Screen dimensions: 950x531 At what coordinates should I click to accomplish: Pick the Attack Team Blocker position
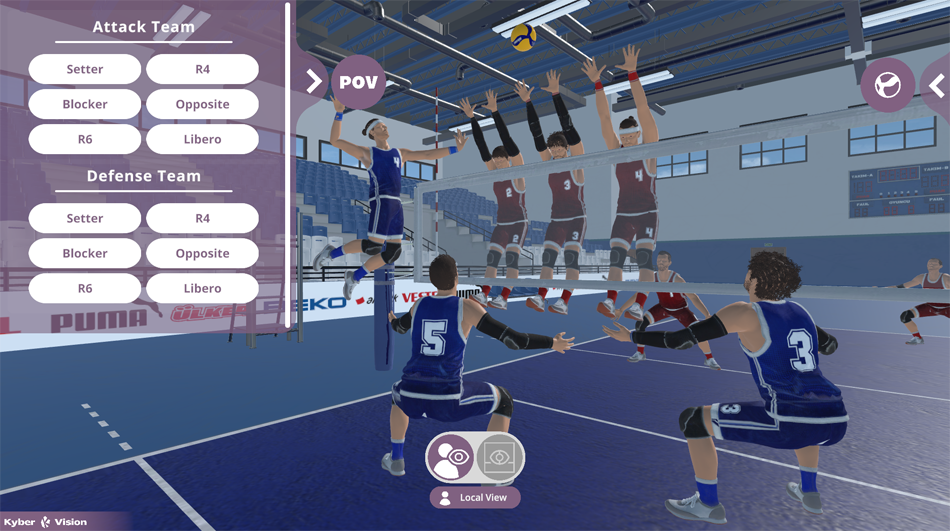tap(85, 104)
